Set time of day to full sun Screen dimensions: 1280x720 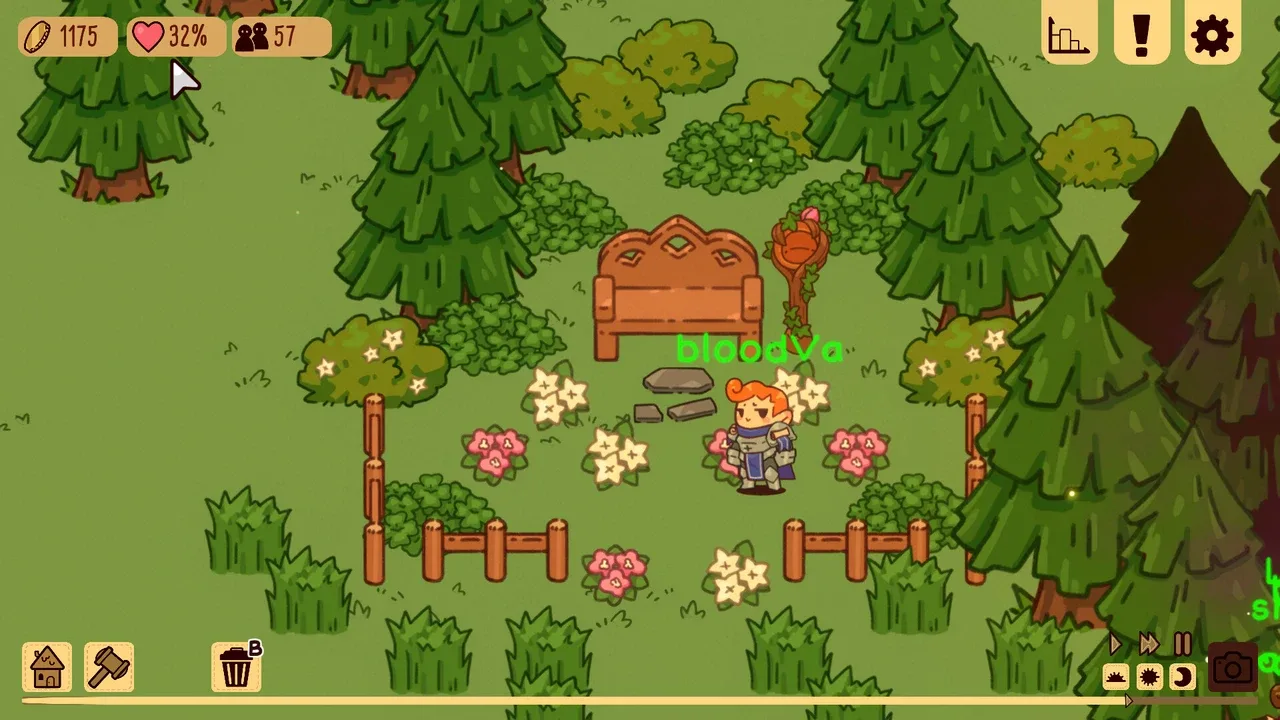tap(1149, 678)
